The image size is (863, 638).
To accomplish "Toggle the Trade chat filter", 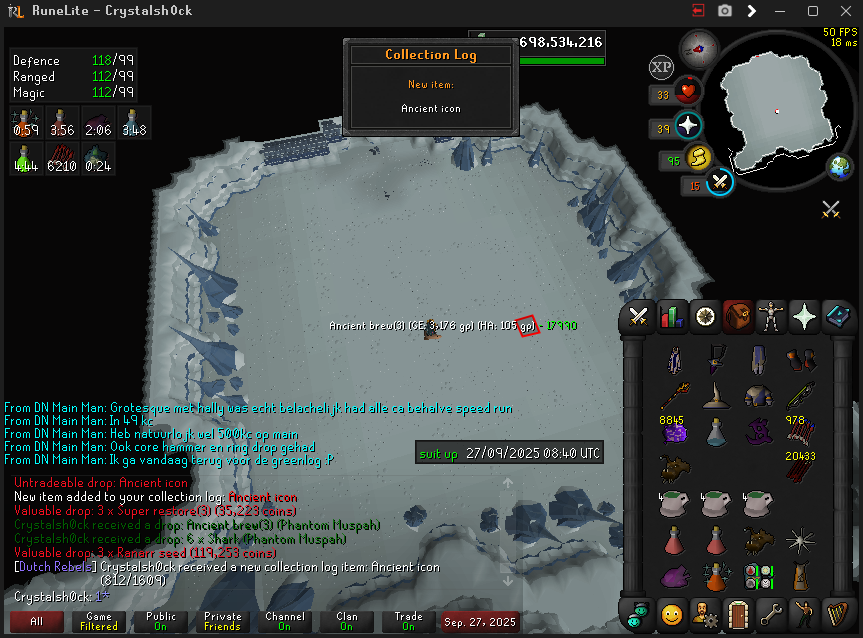I will [409, 621].
